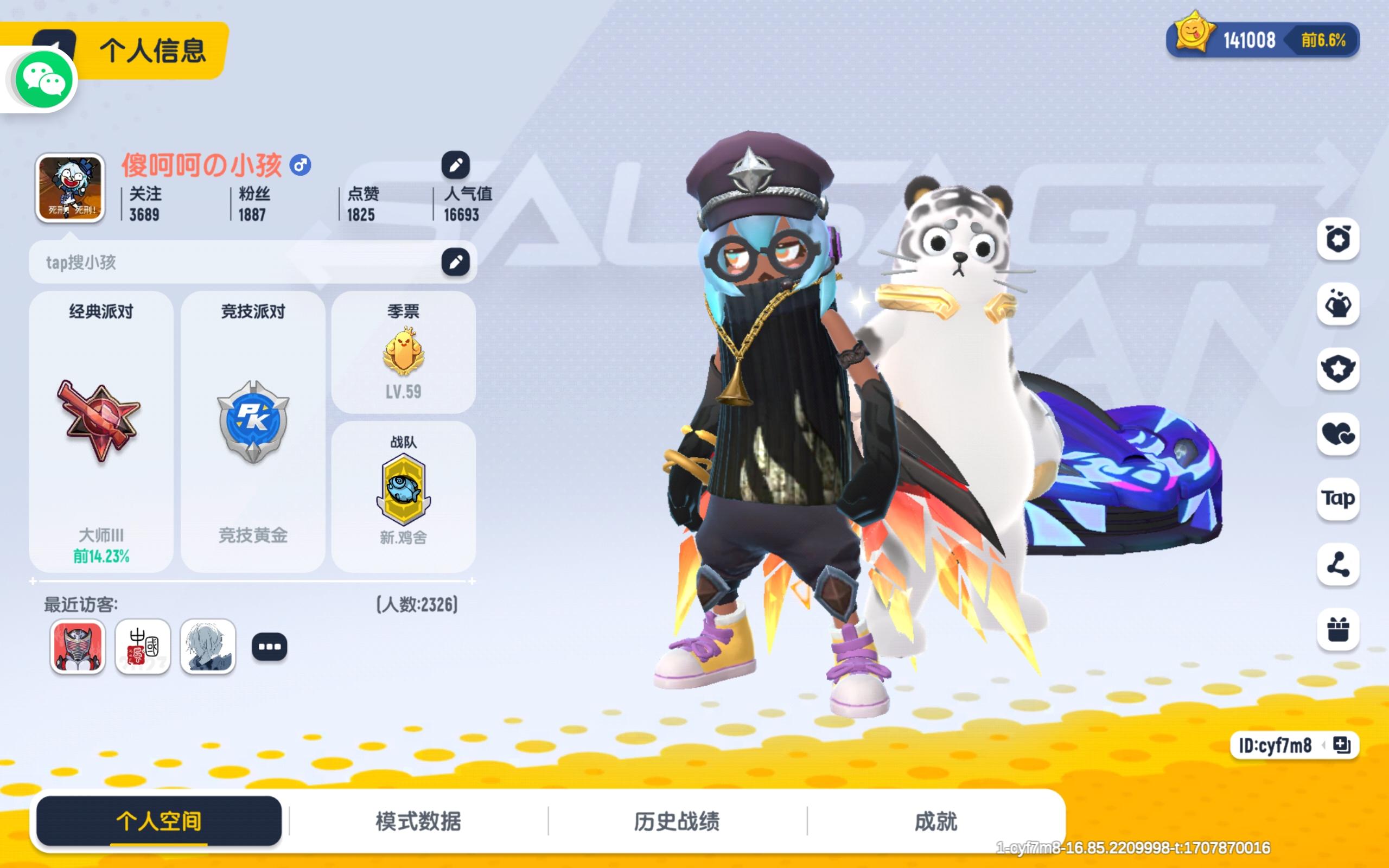This screenshot has height=868, width=1389.
Task: Open the gift icon at sidebar bottom
Action: pyautogui.click(x=1338, y=630)
